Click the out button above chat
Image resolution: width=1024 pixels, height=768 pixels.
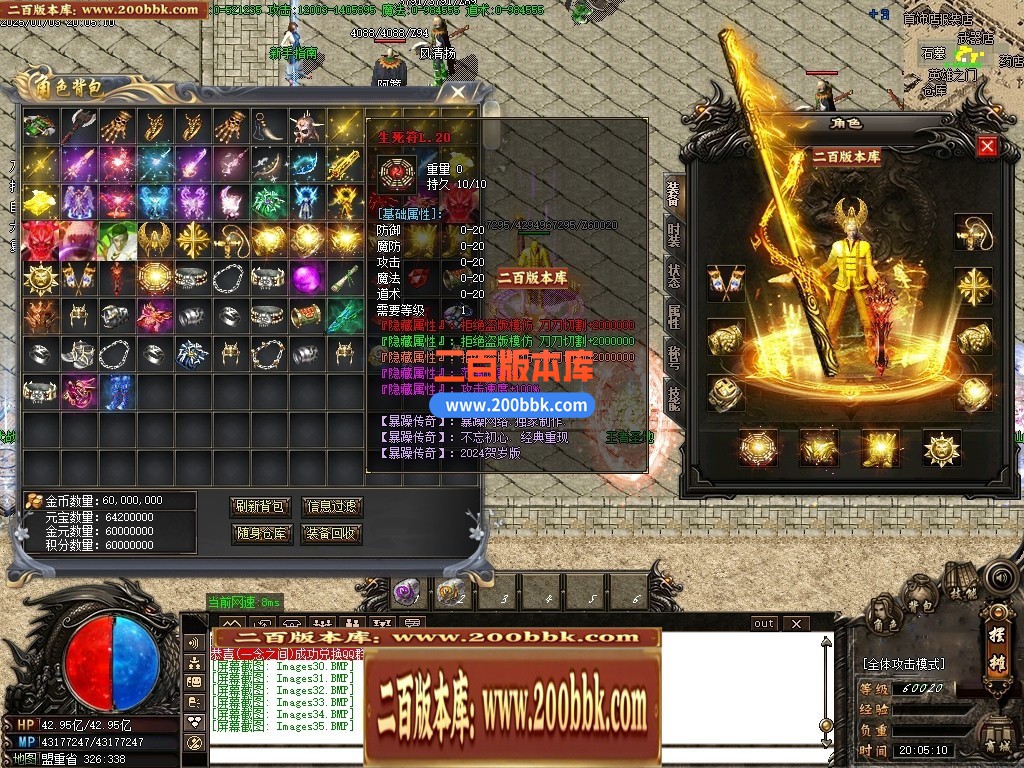coord(764,624)
